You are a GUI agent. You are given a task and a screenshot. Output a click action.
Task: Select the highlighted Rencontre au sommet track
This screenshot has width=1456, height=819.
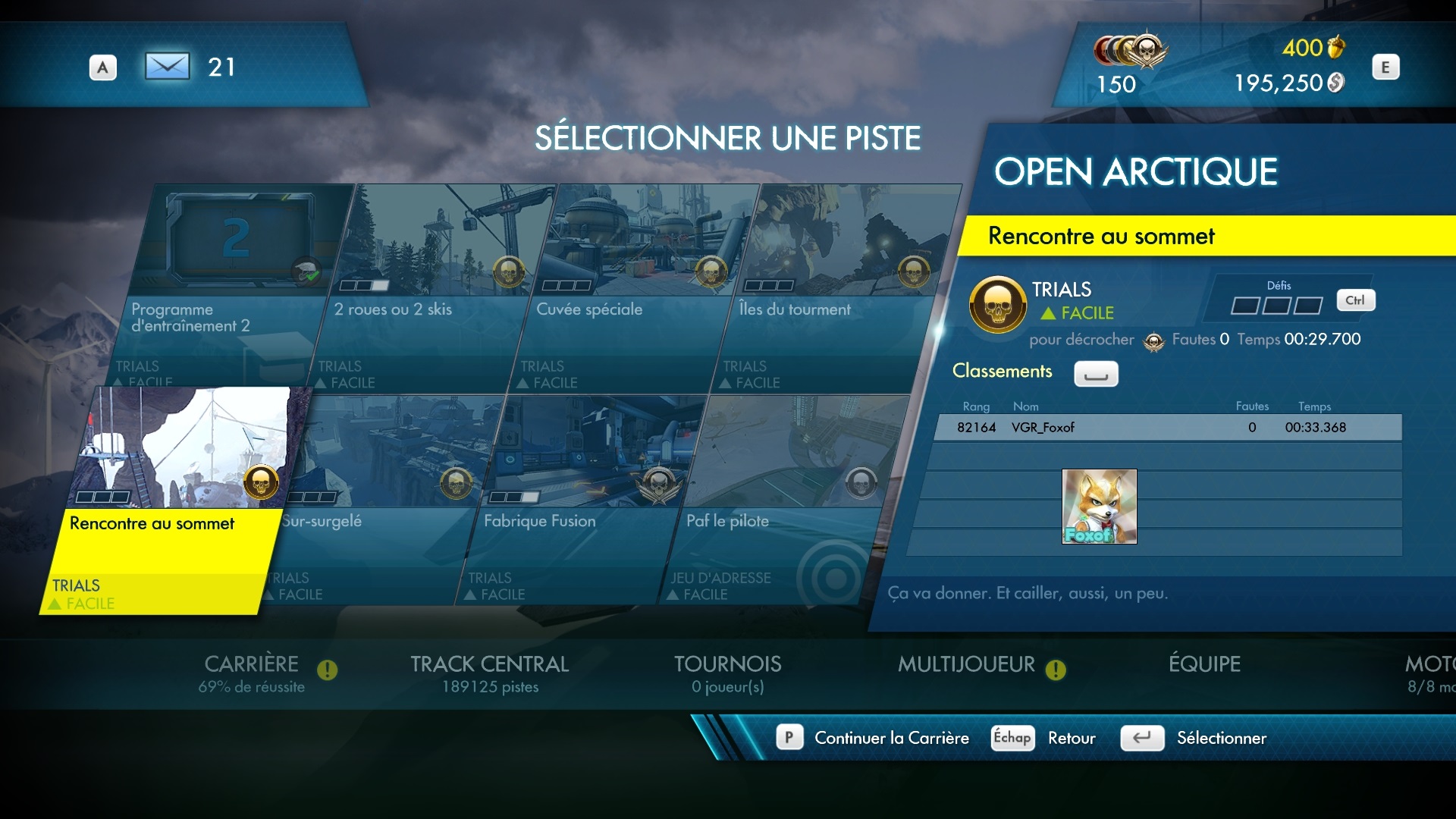[167, 500]
